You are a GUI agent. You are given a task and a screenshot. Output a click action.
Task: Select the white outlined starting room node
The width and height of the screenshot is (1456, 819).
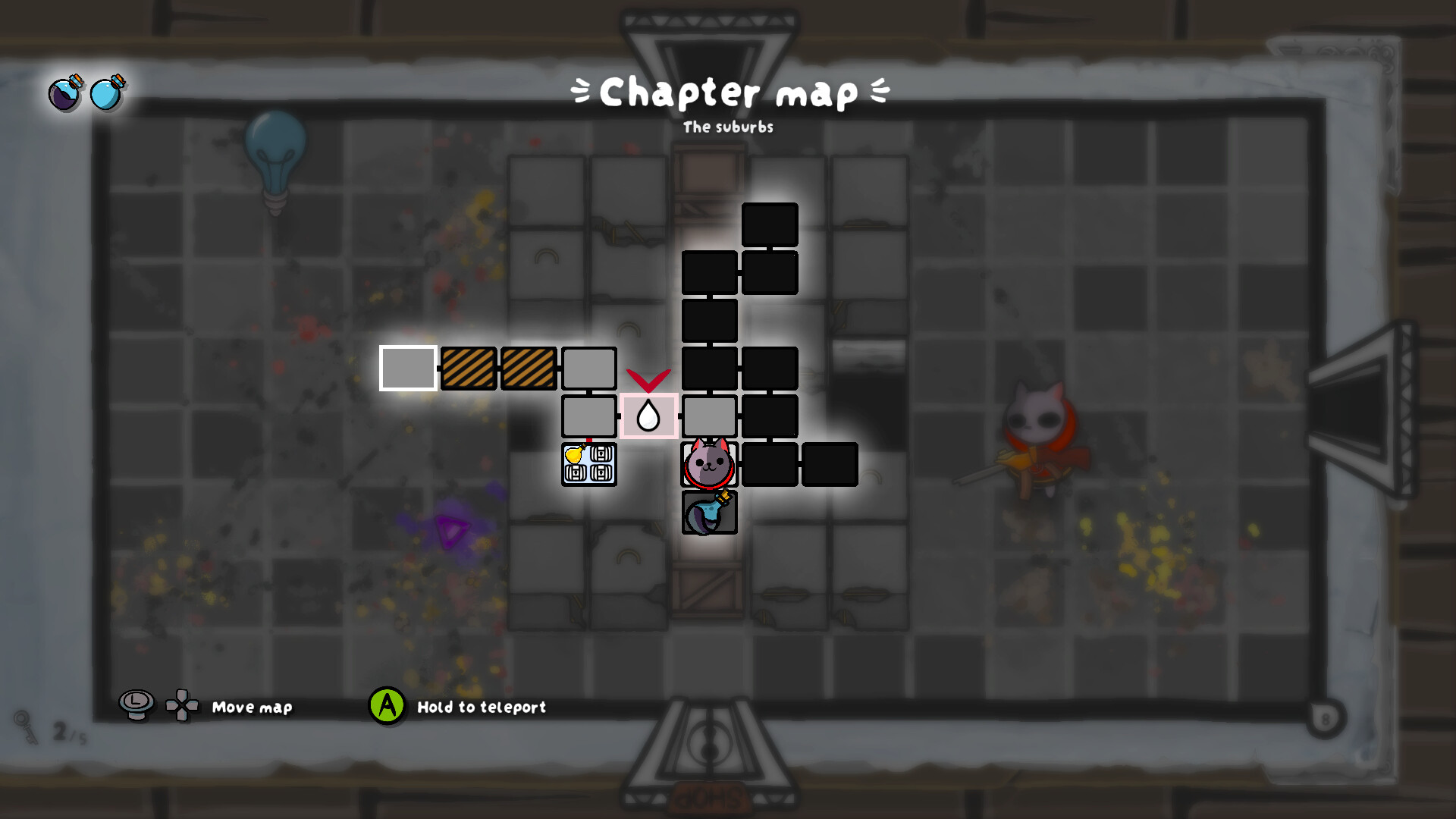click(x=407, y=369)
